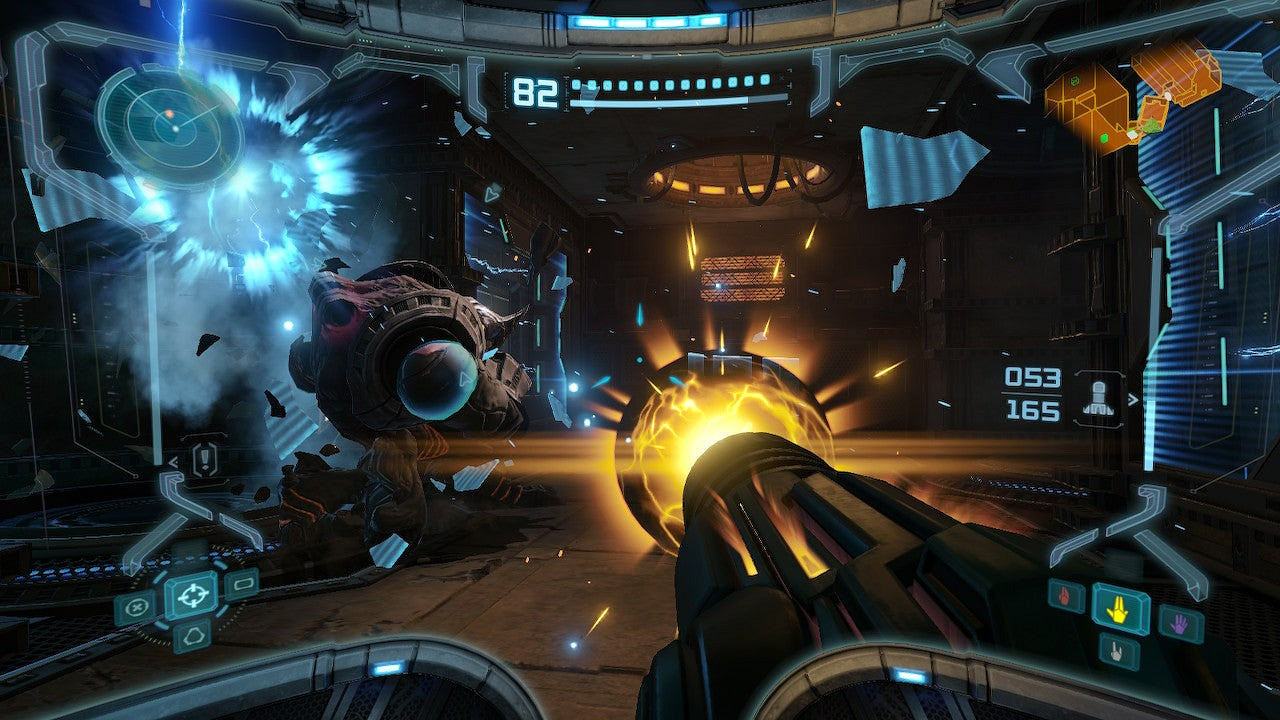Activate the Combat Visor crosshair icon
Image resolution: width=1280 pixels, height=720 pixels.
[x=190, y=596]
